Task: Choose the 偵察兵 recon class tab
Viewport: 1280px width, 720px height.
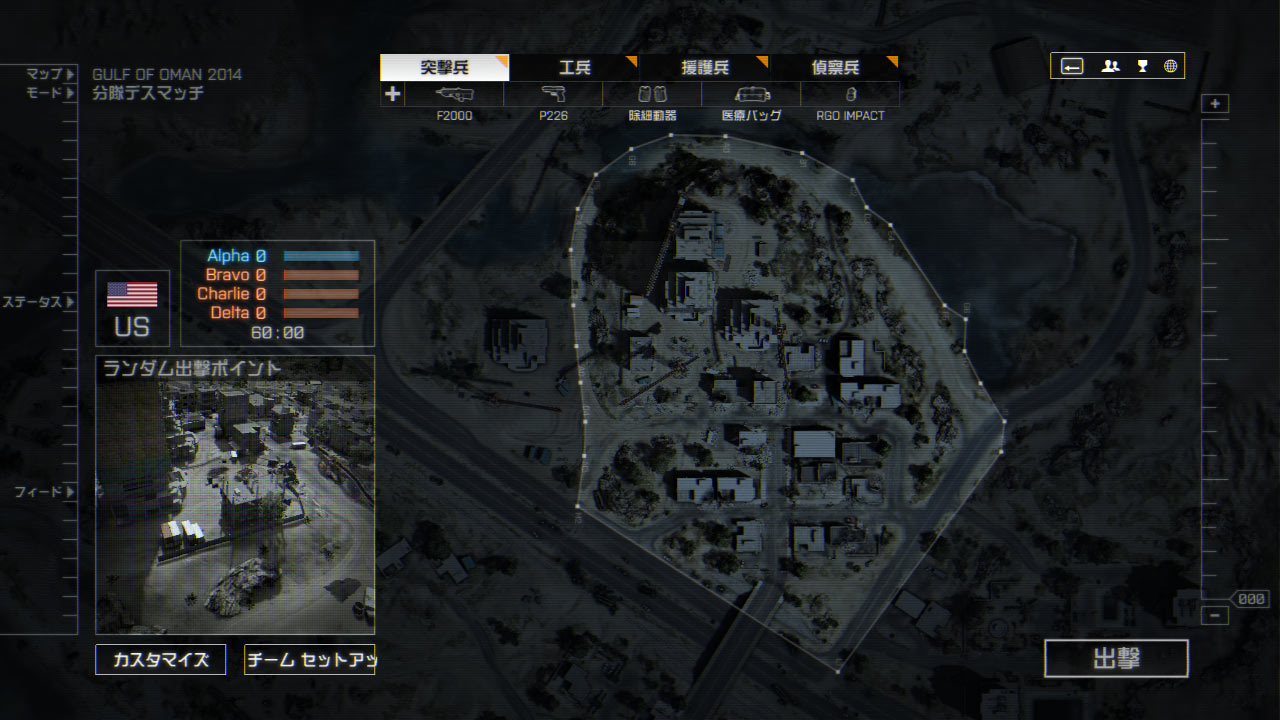Action: [x=834, y=68]
